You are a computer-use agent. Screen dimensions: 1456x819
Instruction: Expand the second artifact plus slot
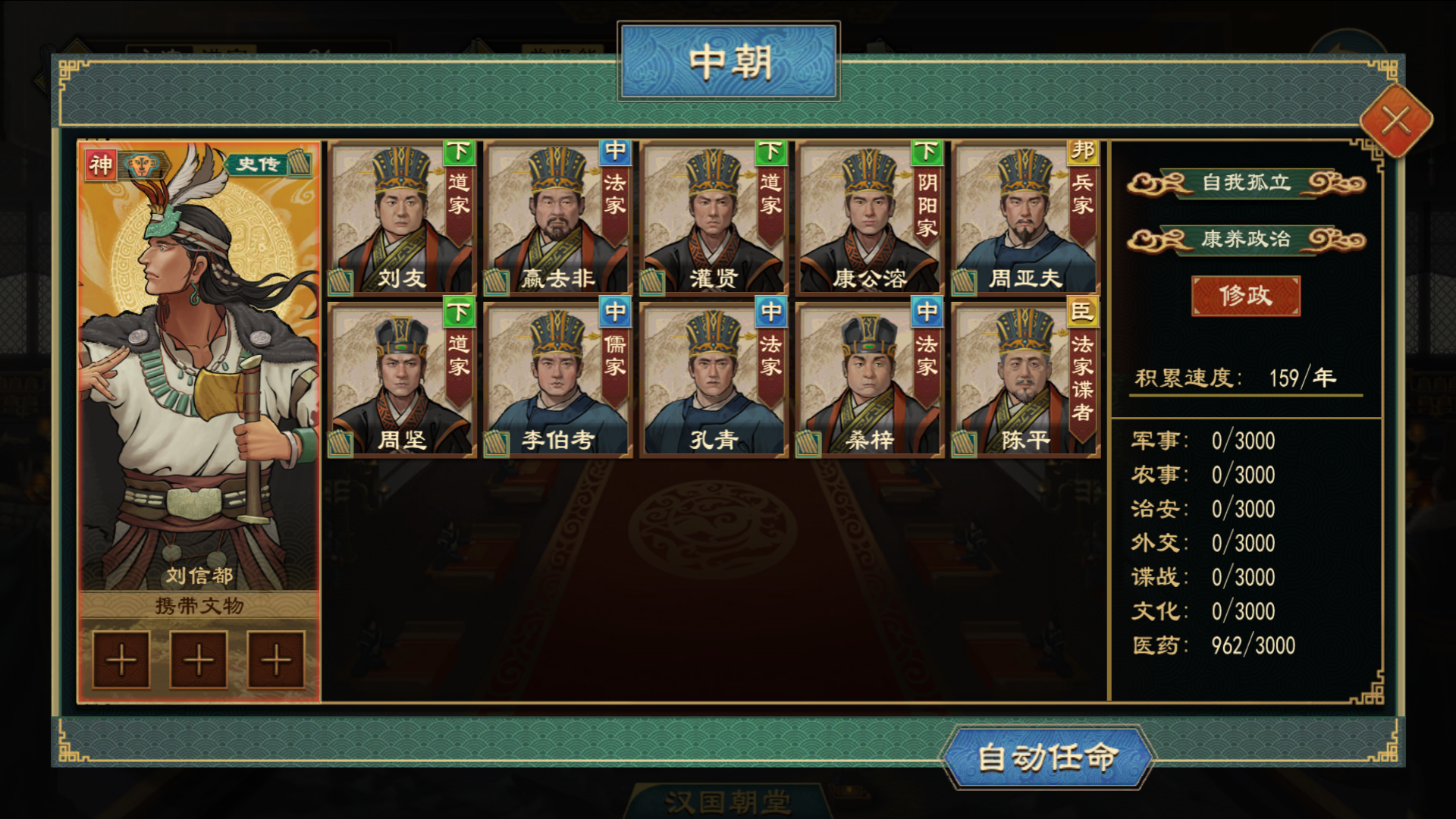pos(198,658)
